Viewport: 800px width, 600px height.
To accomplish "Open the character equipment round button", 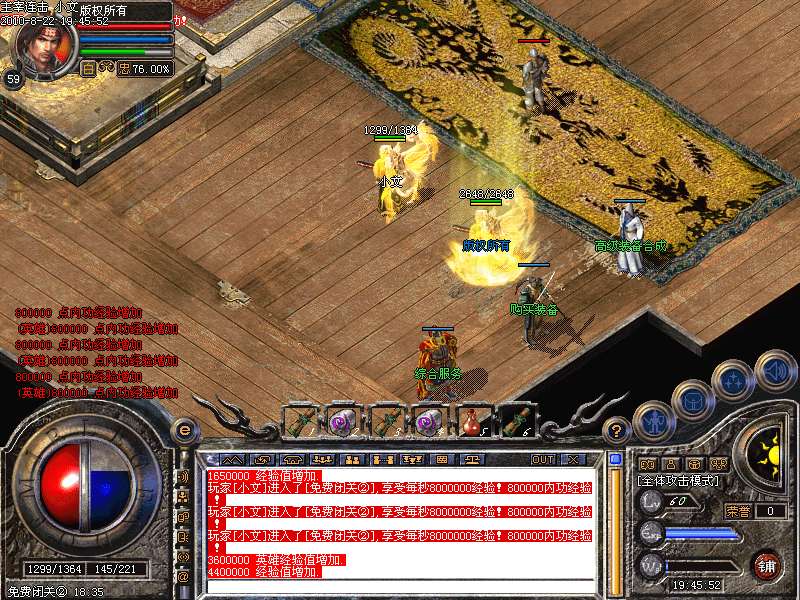I will click(655, 422).
